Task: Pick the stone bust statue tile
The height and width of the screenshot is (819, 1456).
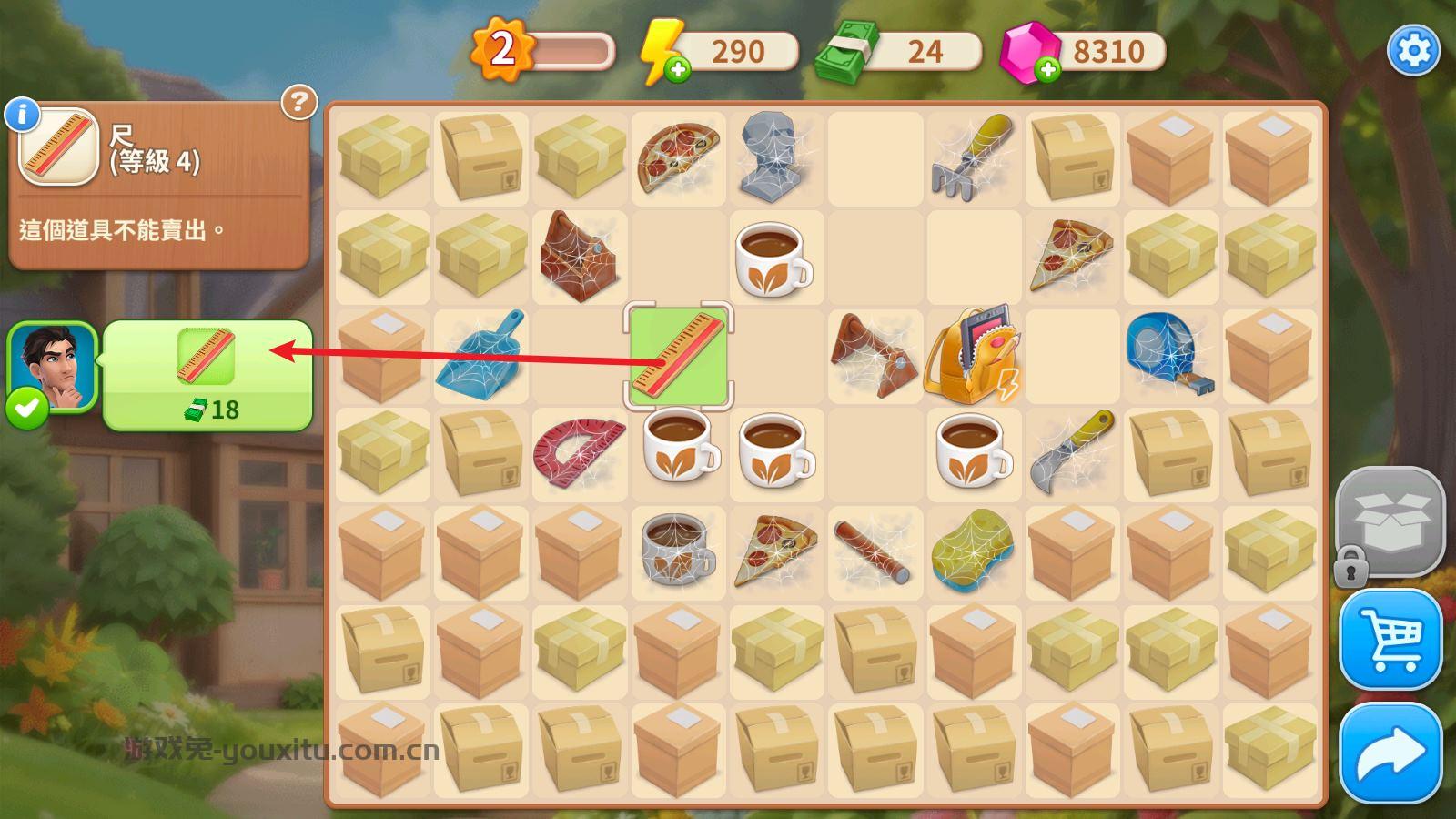Action: pos(775,156)
